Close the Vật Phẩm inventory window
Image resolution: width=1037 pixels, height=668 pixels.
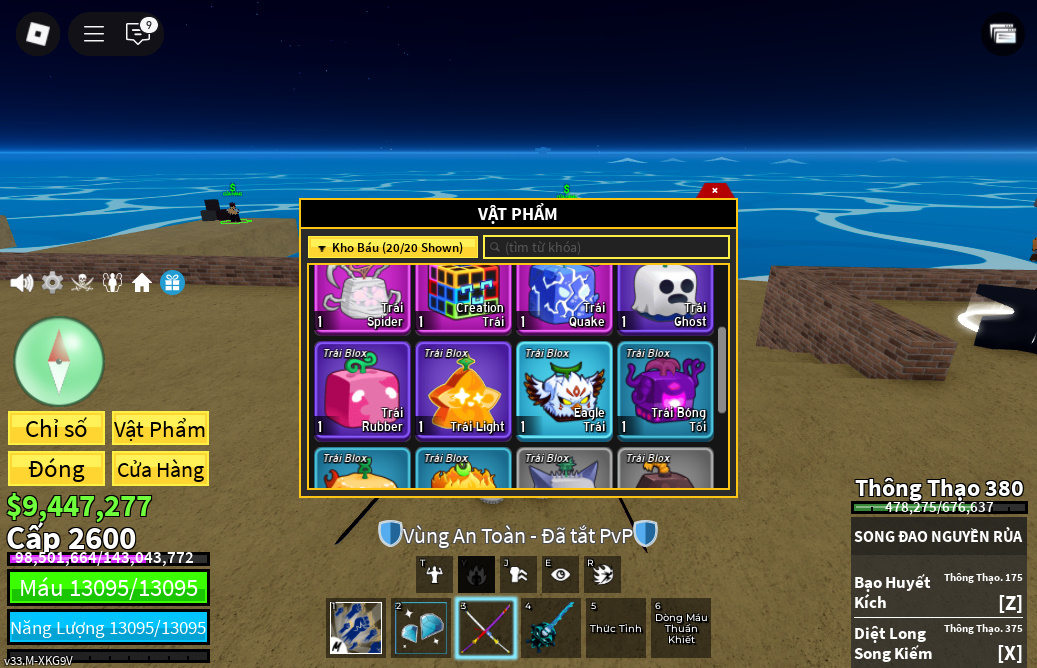tap(715, 190)
